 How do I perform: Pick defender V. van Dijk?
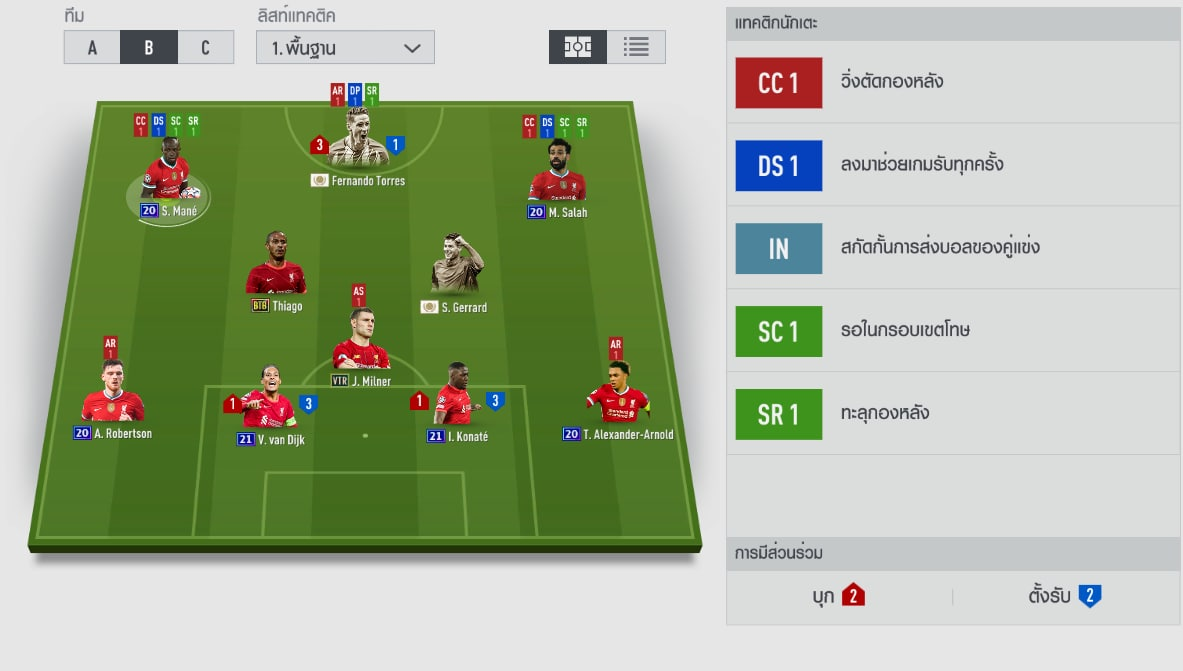coord(267,400)
